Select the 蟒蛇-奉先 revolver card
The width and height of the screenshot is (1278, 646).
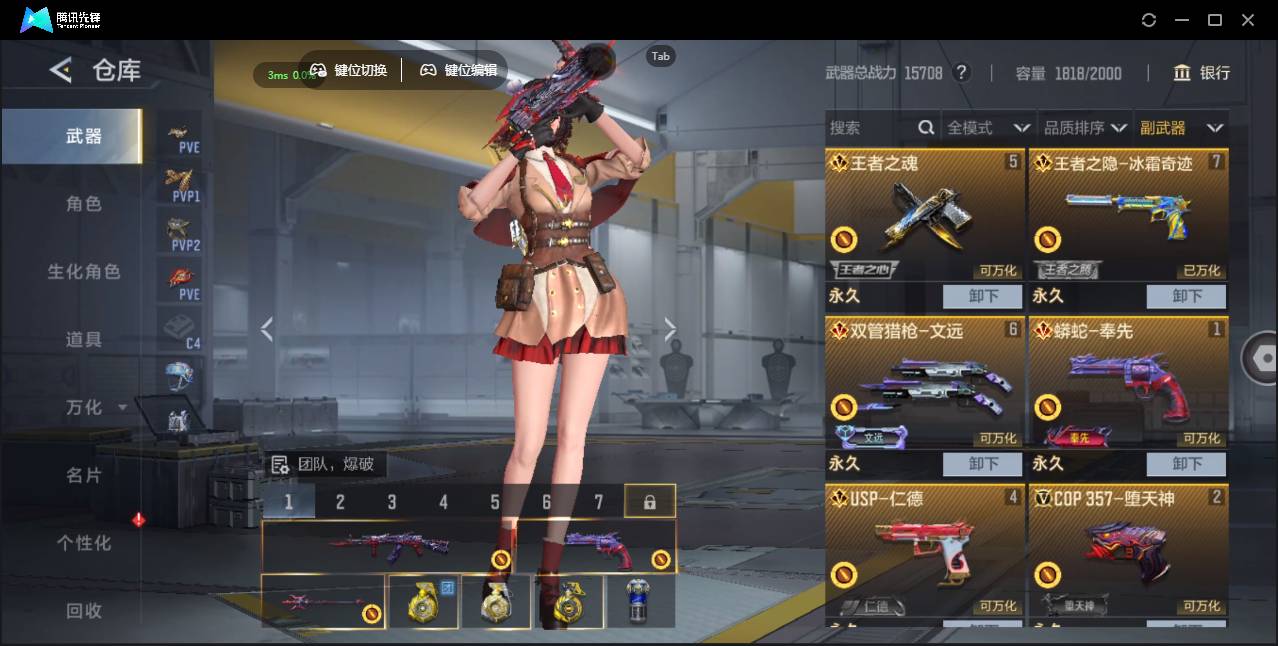(1128, 380)
